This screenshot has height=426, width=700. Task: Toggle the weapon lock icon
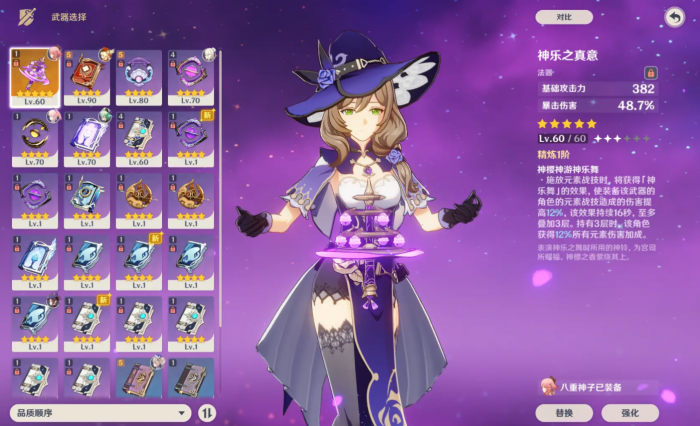[650, 73]
